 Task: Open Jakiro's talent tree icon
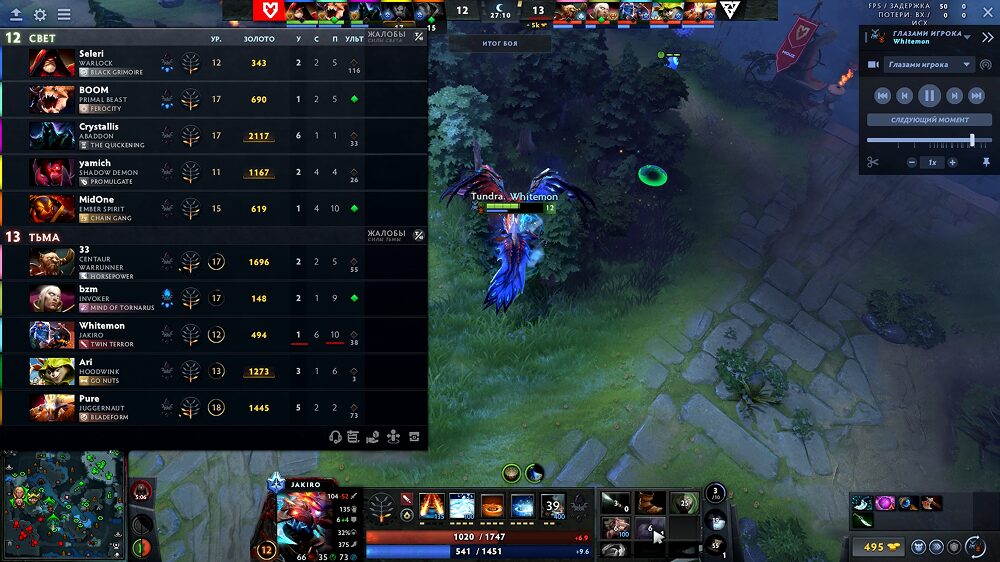pyautogui.click(x=381, y=508)
